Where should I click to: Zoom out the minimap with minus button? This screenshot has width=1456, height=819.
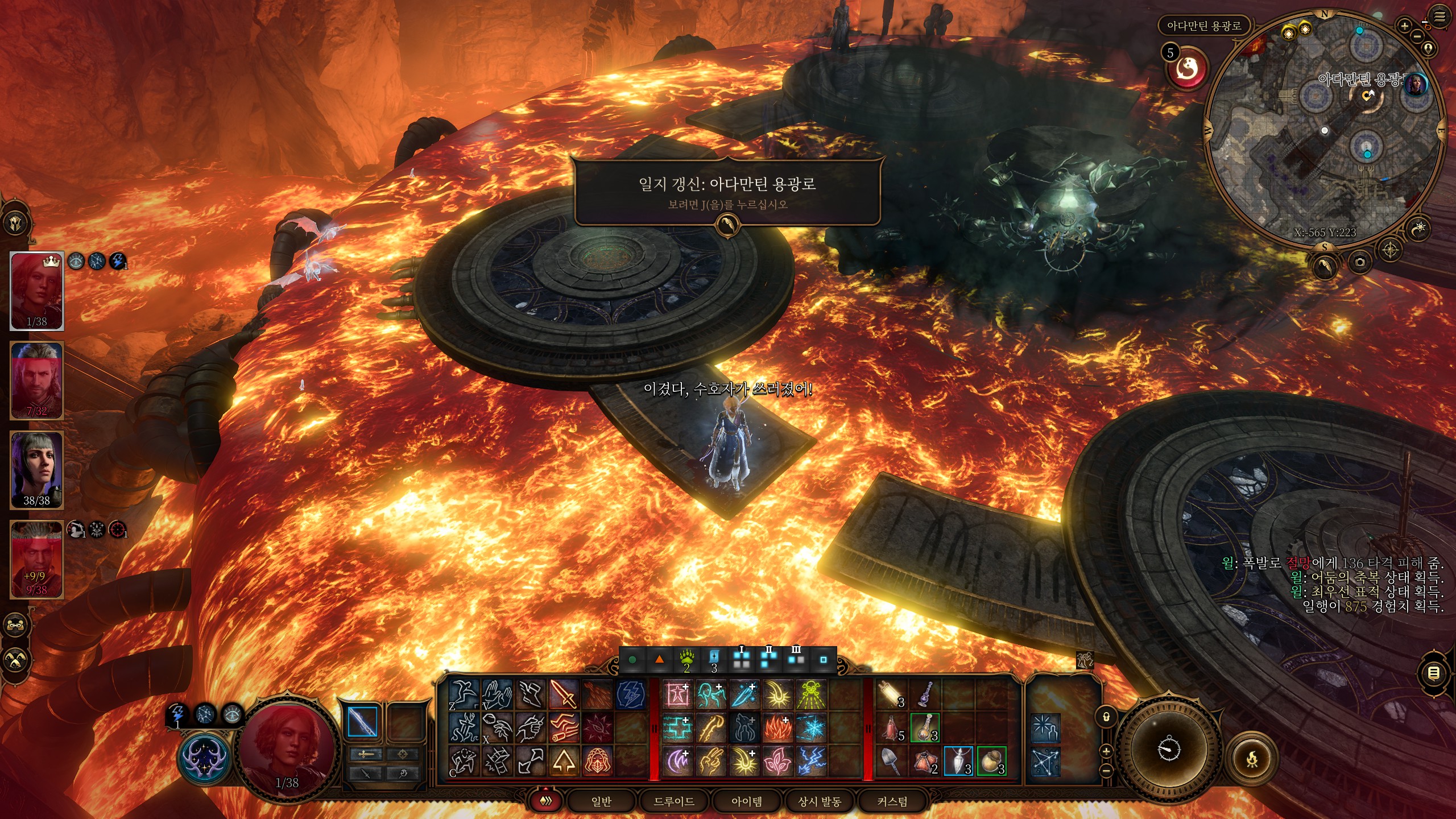[x=1417, y=36]
